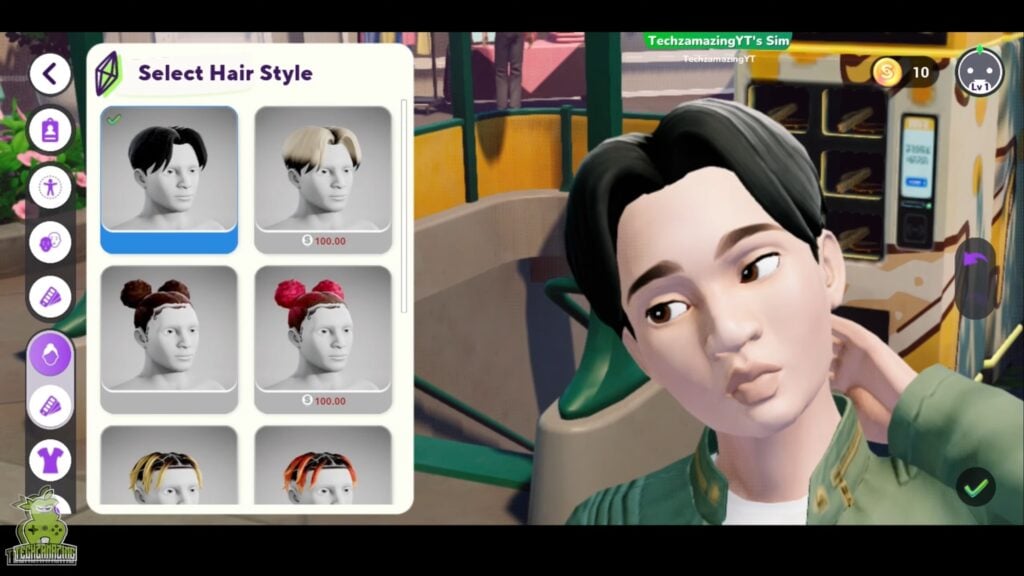Choose the equipped black short hairstyle
Image resolution: width=1024 pixels, height=576 pixels.
[x=169, y=170]
